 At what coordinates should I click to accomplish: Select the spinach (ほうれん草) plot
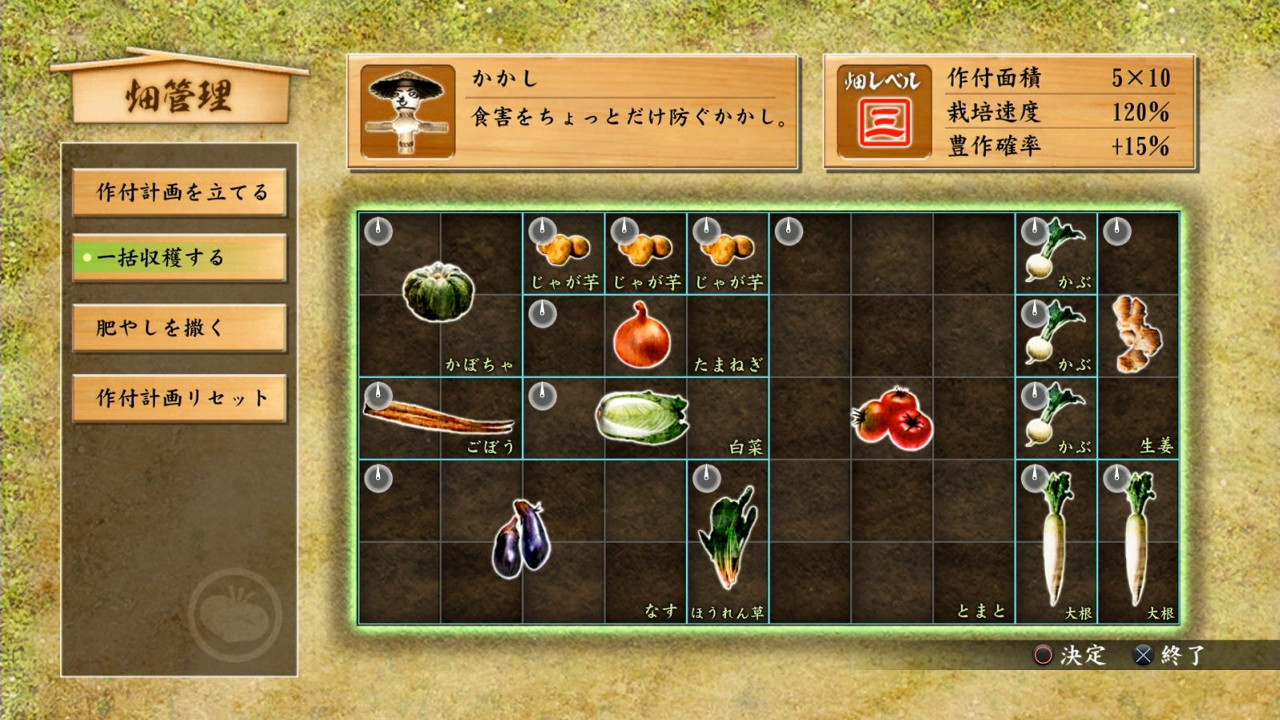(727, 541)
